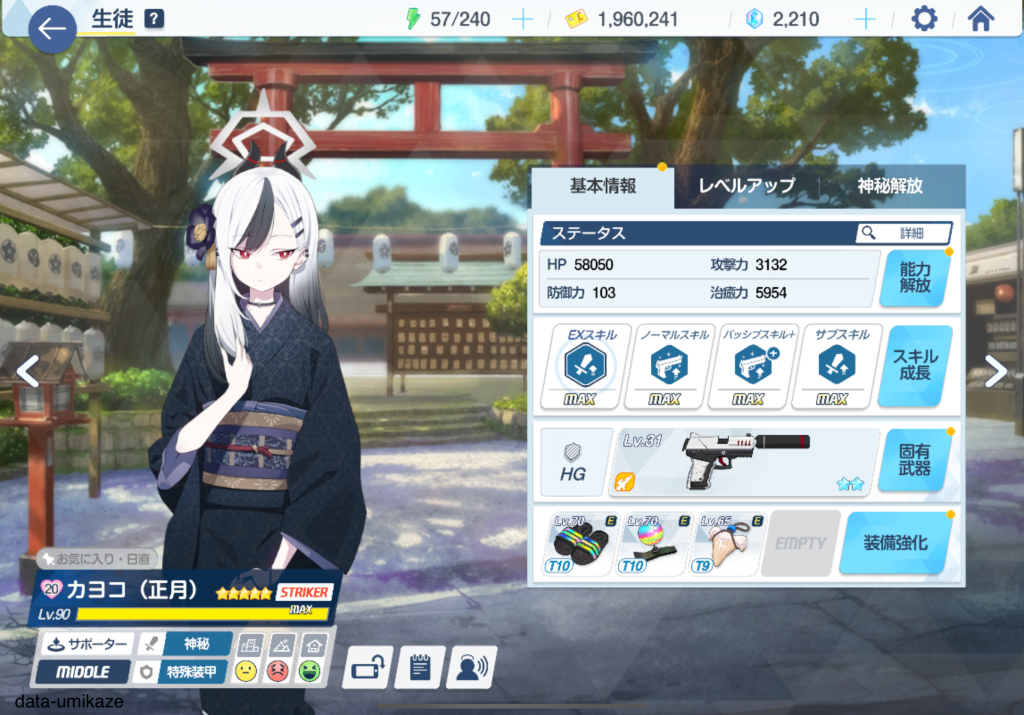The height and width of the screenshot is (715, 1024).
Task: Open the 神秘解放 tab
Action: 890,186
